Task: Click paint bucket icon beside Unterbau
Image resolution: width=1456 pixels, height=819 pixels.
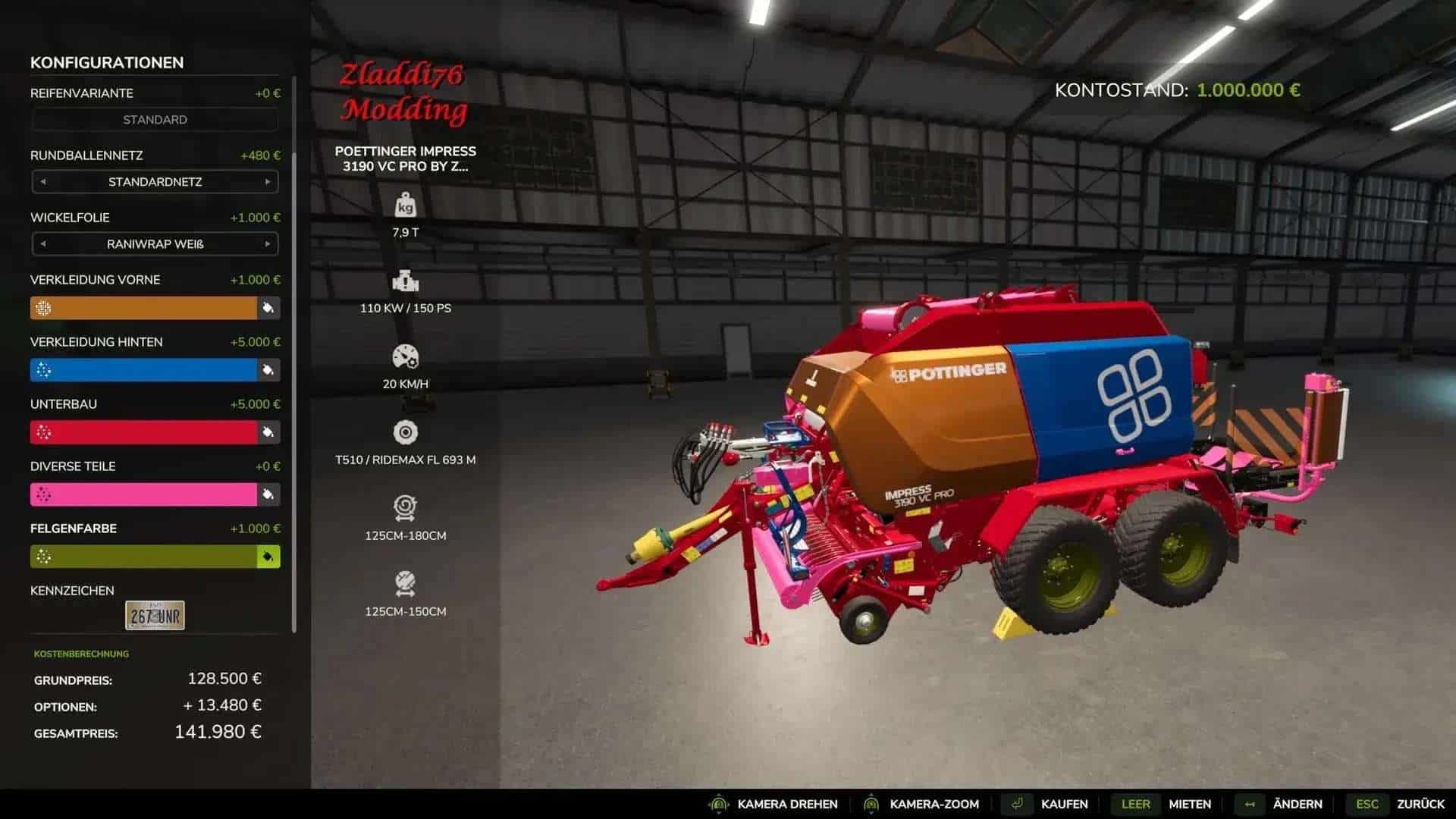Action: coord(268,432)
